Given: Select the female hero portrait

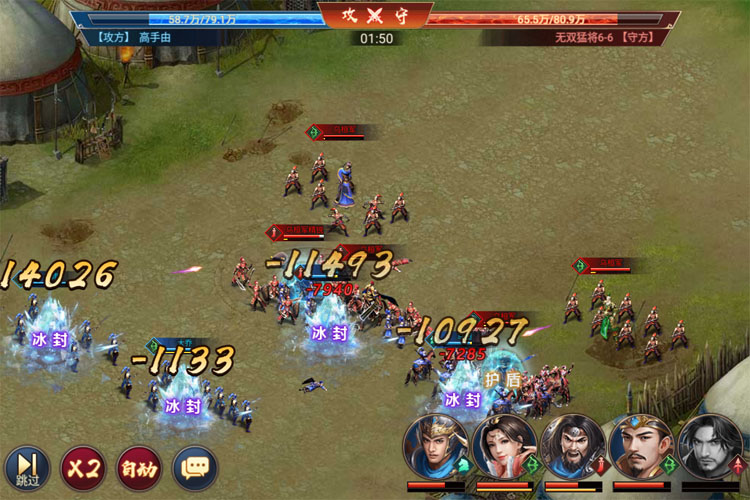Looking at the screenshot, I should (504, 447).
